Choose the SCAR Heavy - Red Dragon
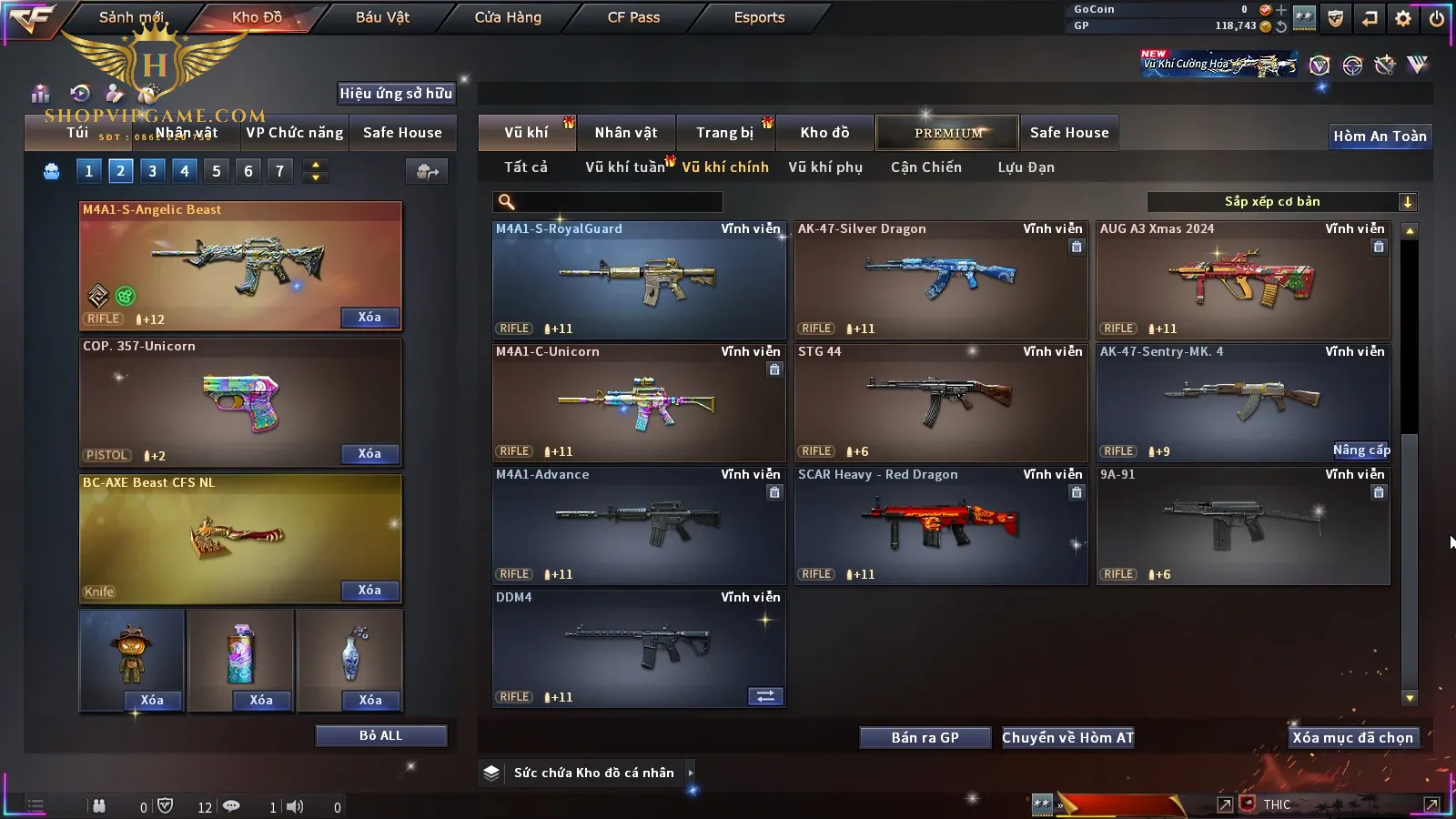1456x819 pixels. pyautogui.click(x=941, y=525)
